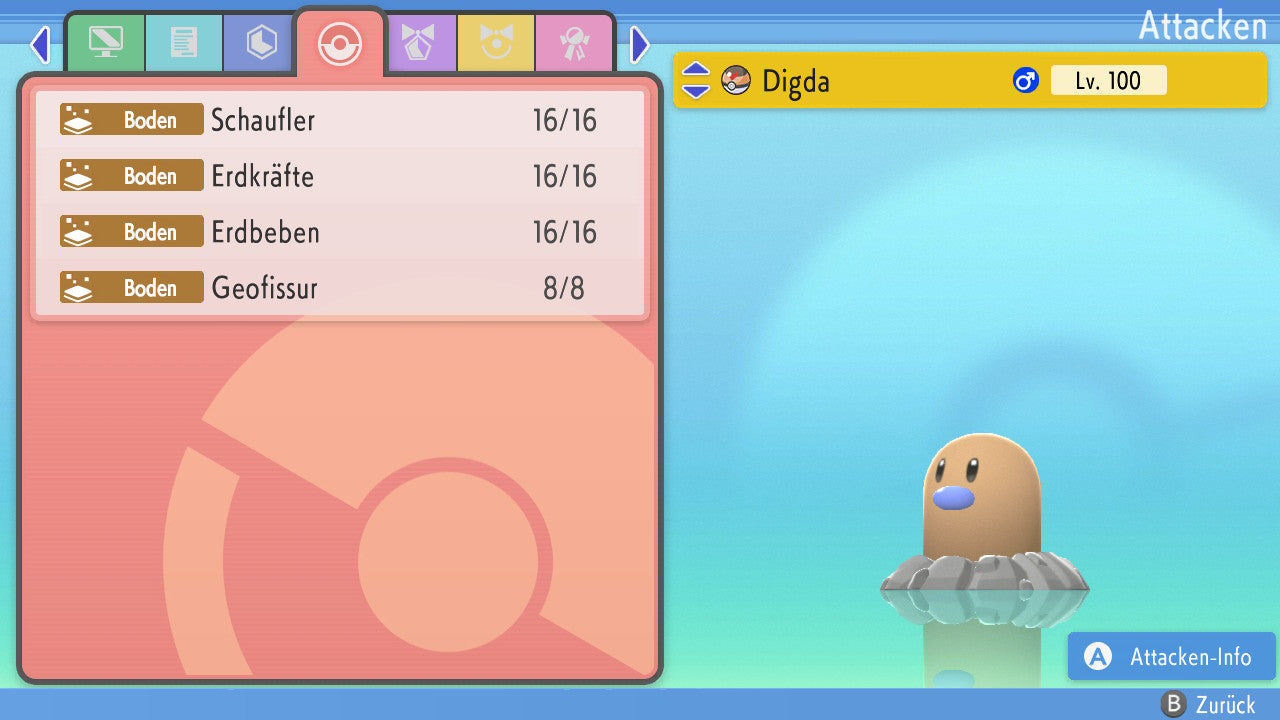Open the teal document notes tab

[184, 43]
